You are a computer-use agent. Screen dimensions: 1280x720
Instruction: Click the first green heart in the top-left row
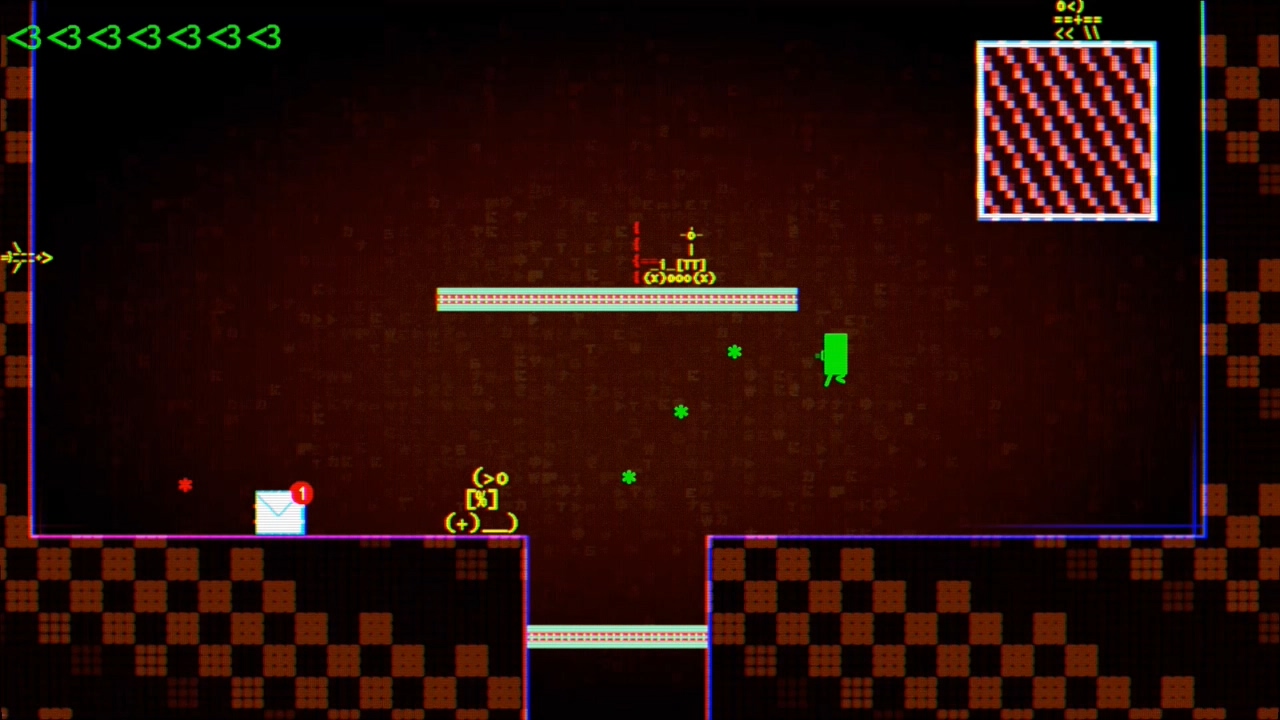click(26, 37)
